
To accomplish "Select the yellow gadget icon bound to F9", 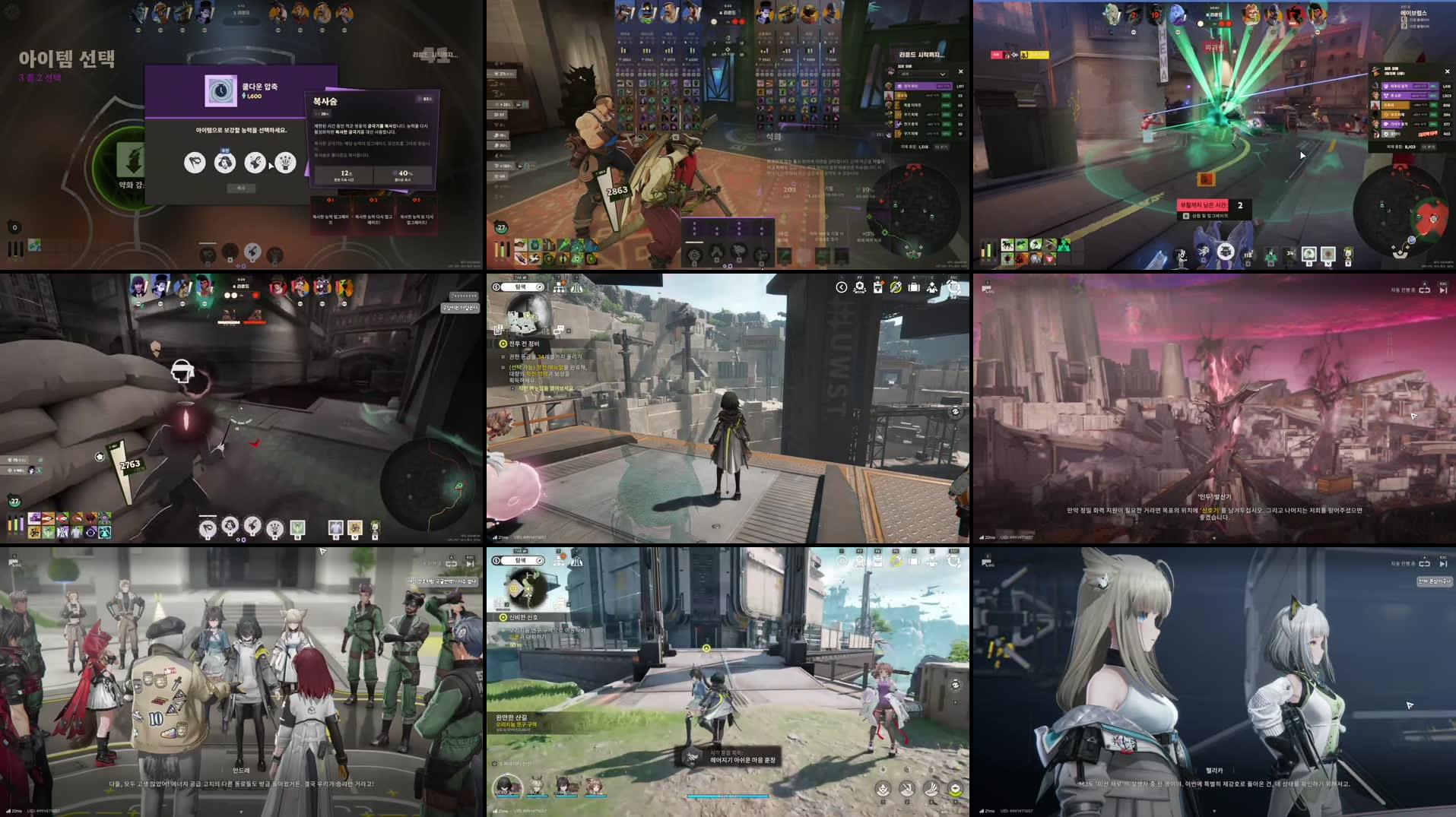I will [x=896, y=287].
